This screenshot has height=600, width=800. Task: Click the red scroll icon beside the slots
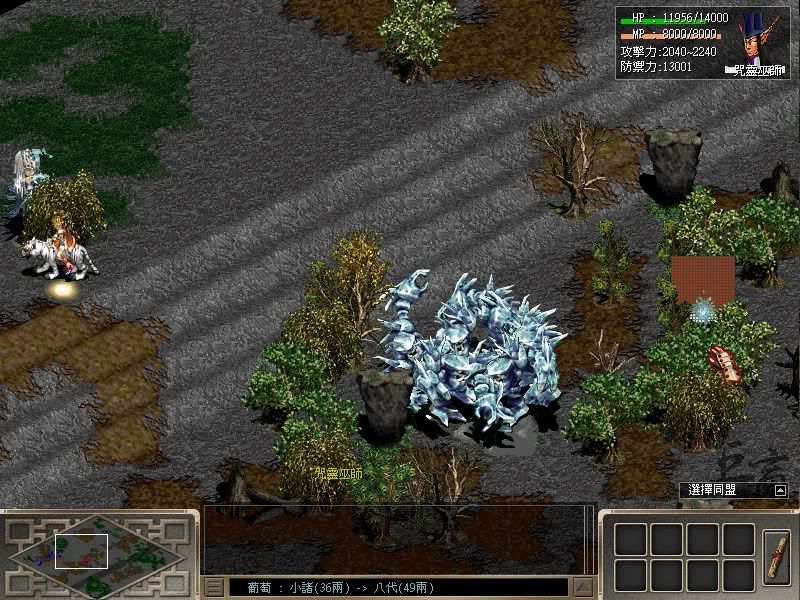coord(775,556)
